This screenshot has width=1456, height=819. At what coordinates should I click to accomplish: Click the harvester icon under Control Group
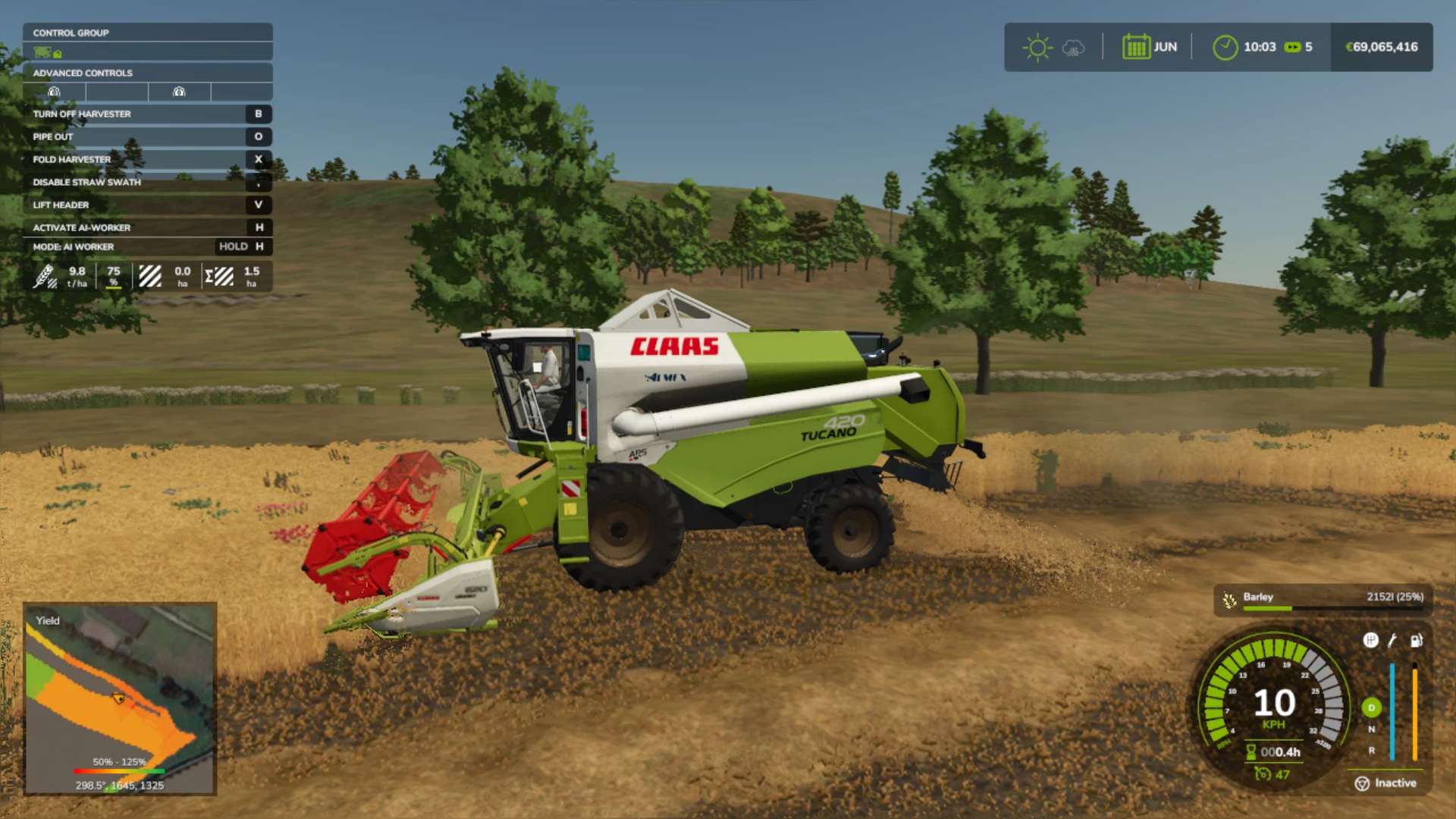(x=43, y=52)
